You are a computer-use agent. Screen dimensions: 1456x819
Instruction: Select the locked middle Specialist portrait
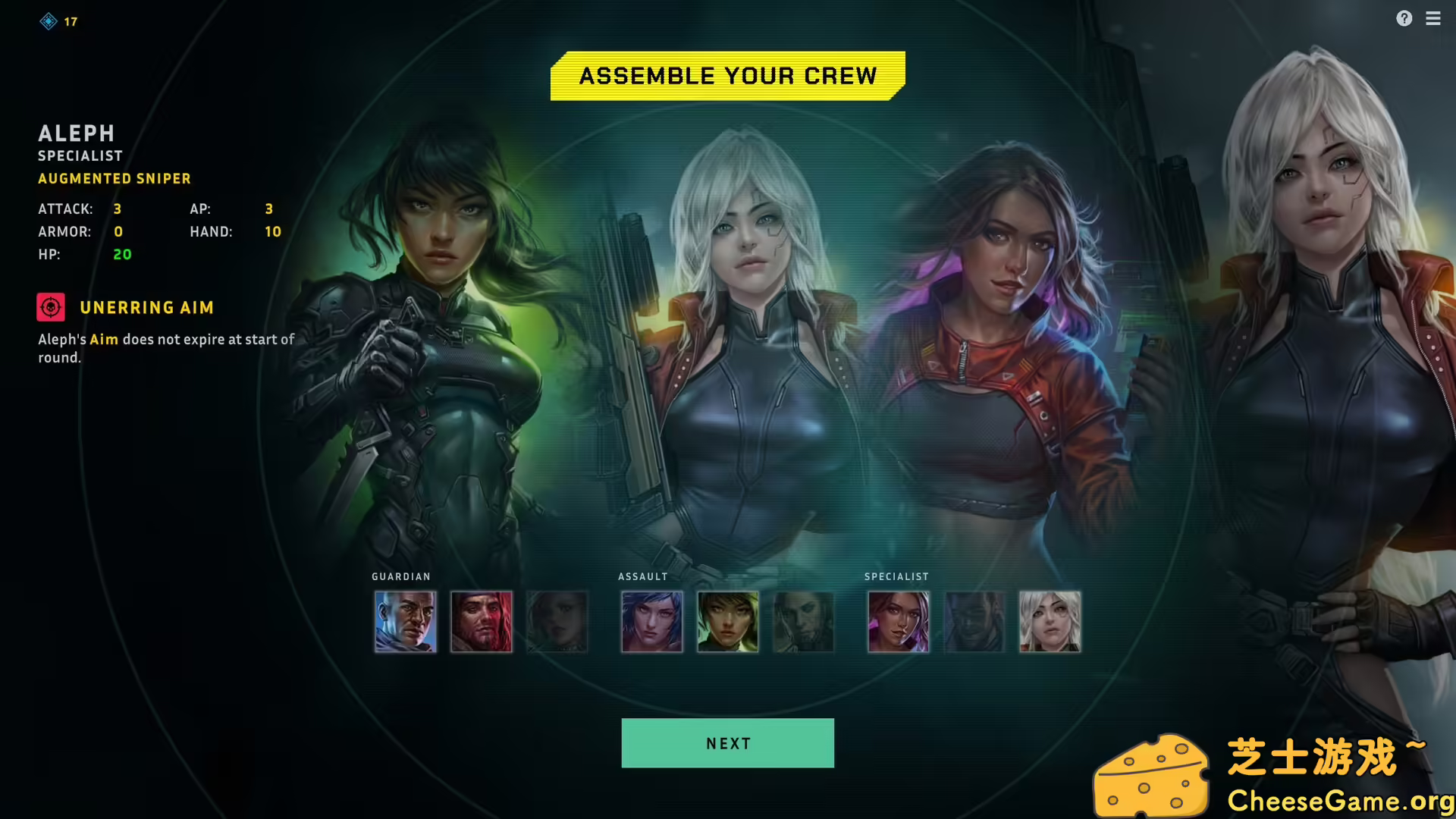tap(974, 622)
